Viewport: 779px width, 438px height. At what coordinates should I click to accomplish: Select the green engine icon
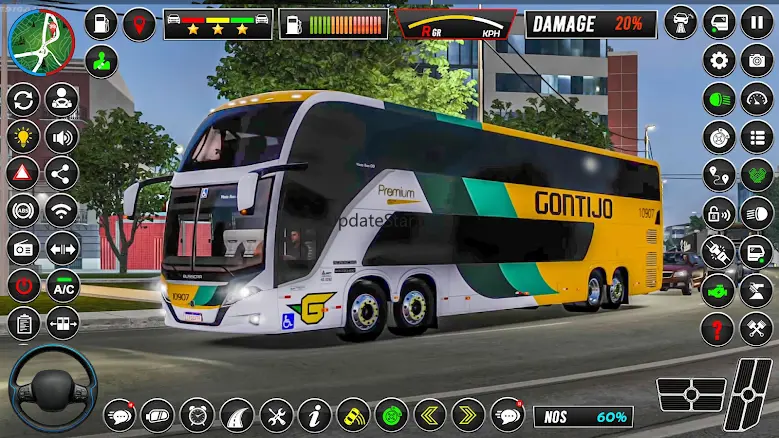pyautogui.click(x=719, y=289)
